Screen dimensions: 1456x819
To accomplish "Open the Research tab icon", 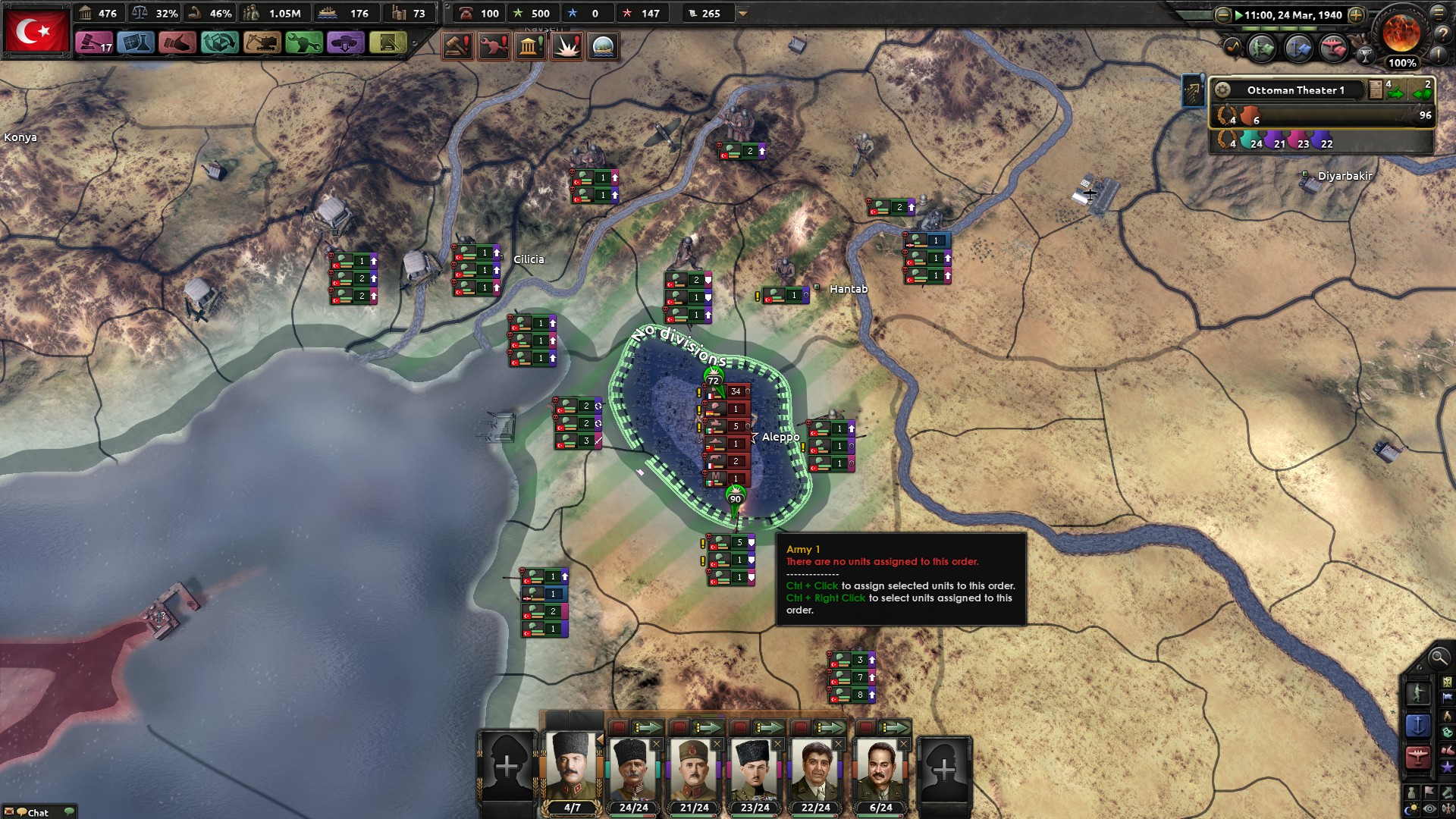I will 136,43.
